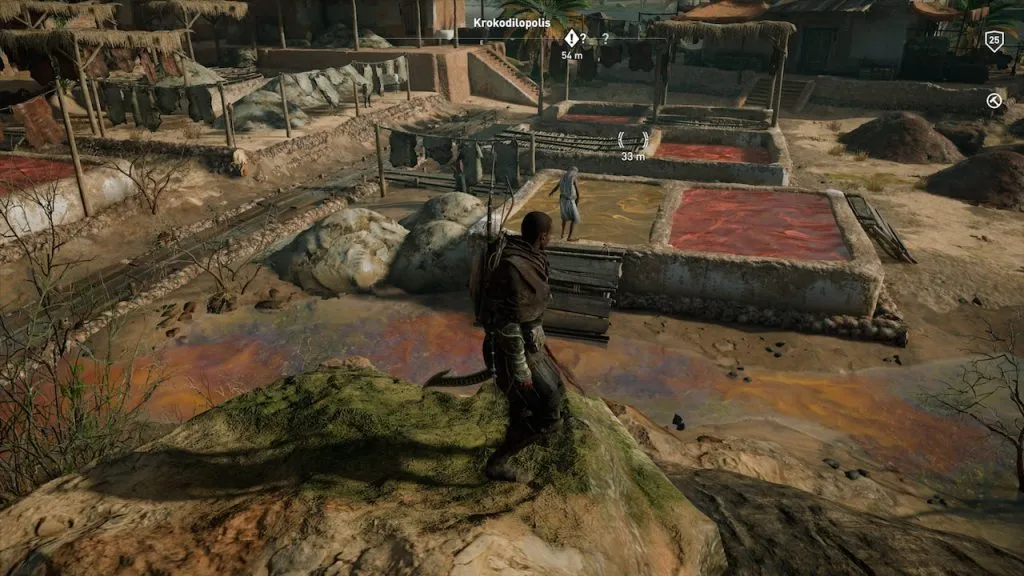Click the level 25 shield badge
Screen dimensions: 1024x576
993,41
